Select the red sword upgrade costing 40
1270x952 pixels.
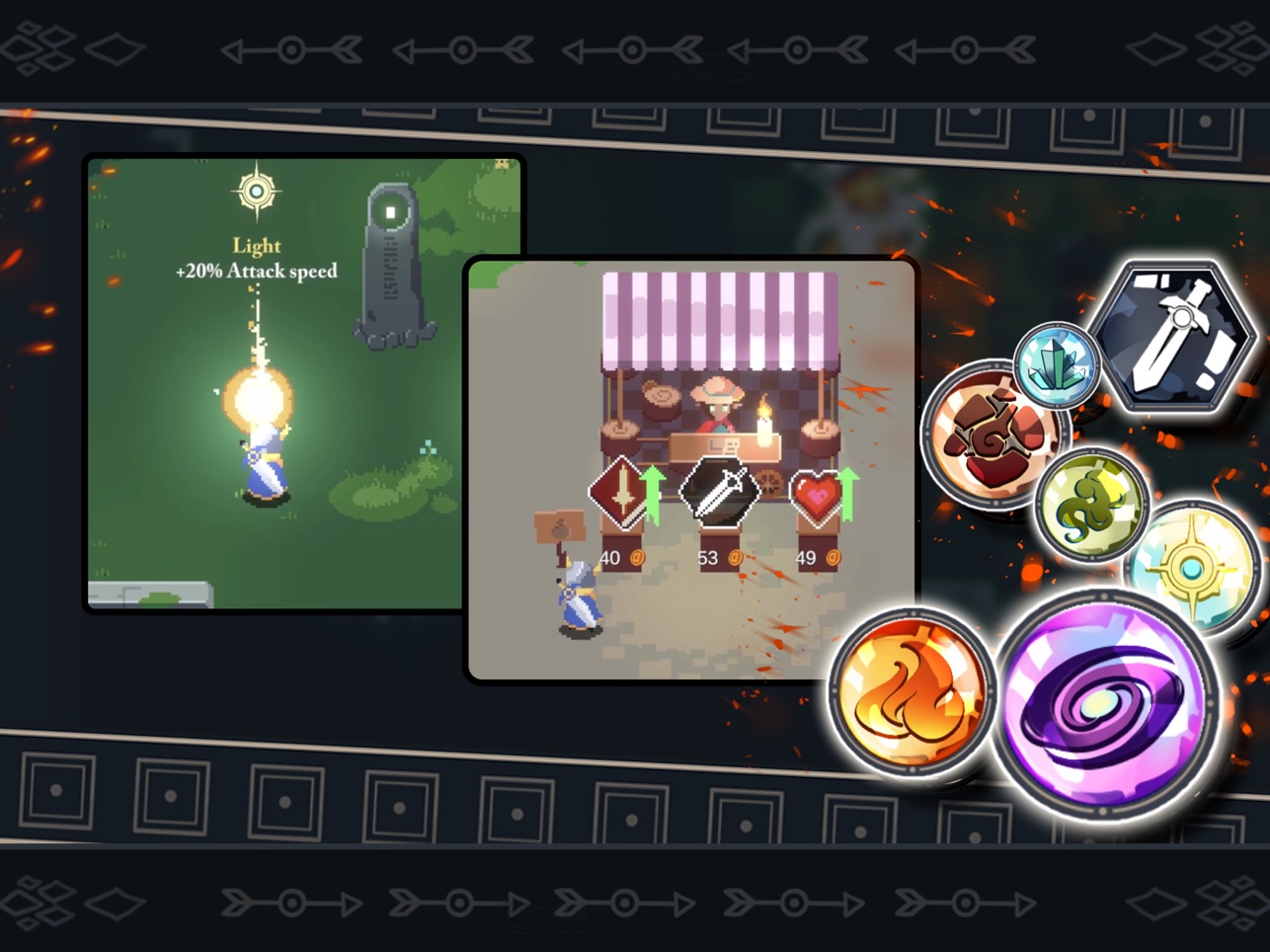pos(620,491)
